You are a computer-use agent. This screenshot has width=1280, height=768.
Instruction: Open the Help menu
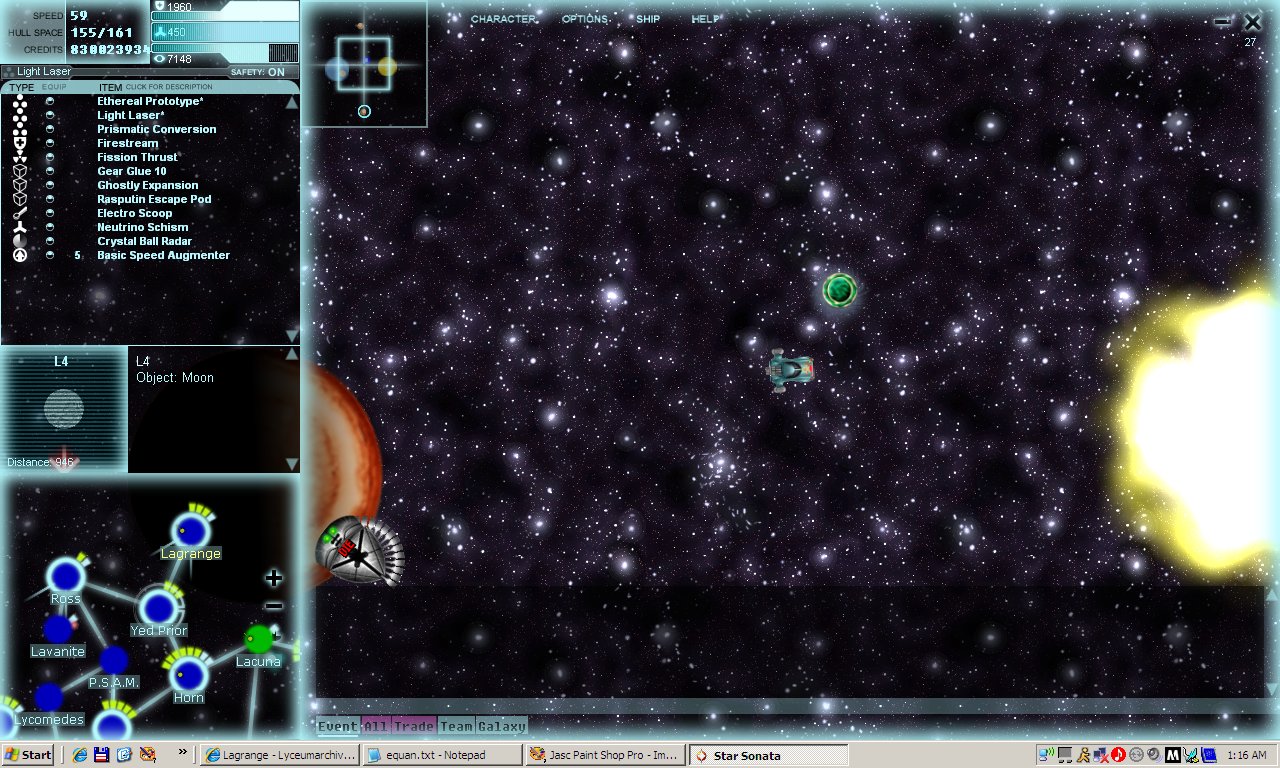(705, 19)
